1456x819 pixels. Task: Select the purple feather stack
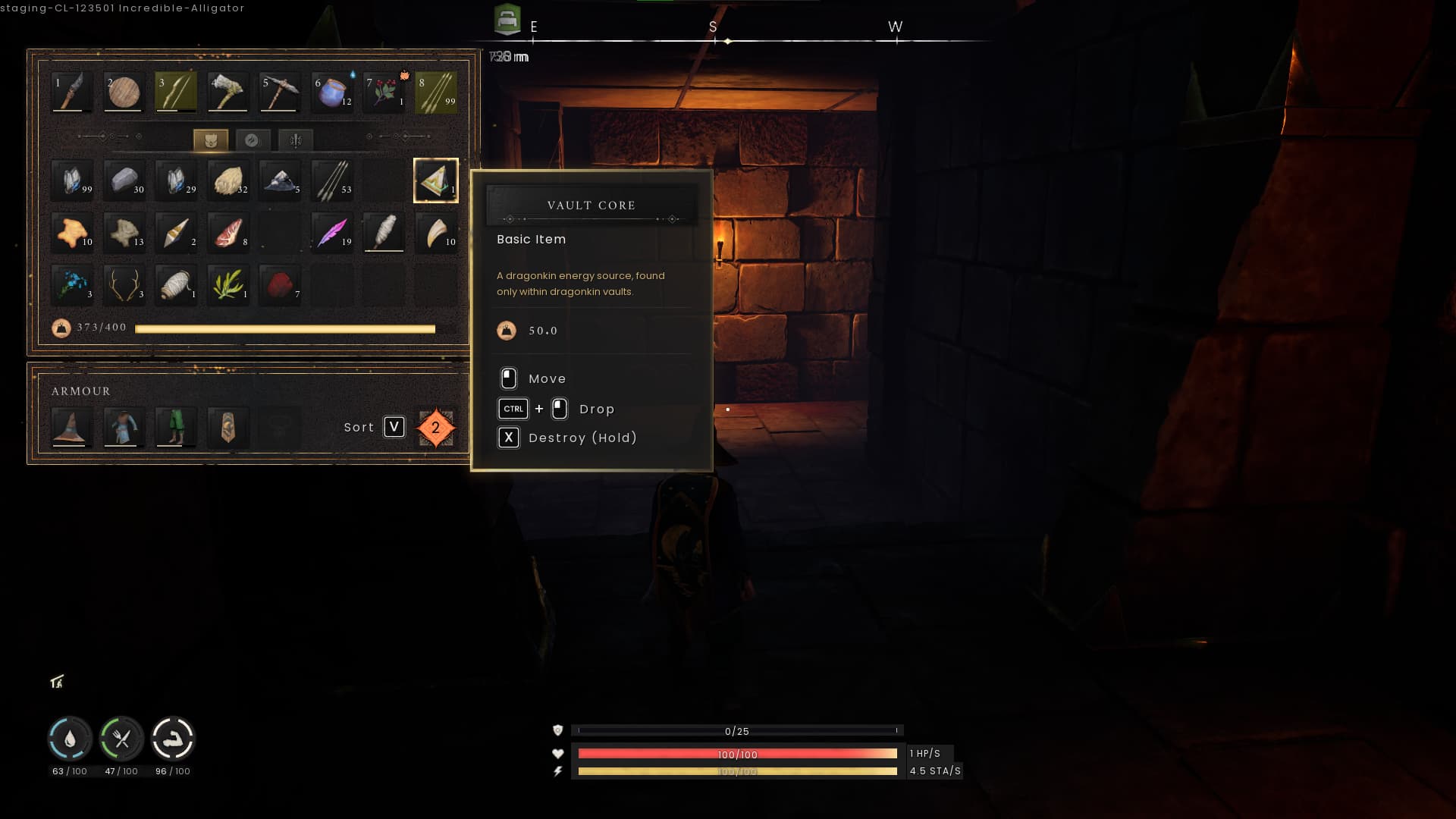tap(331, 232)
